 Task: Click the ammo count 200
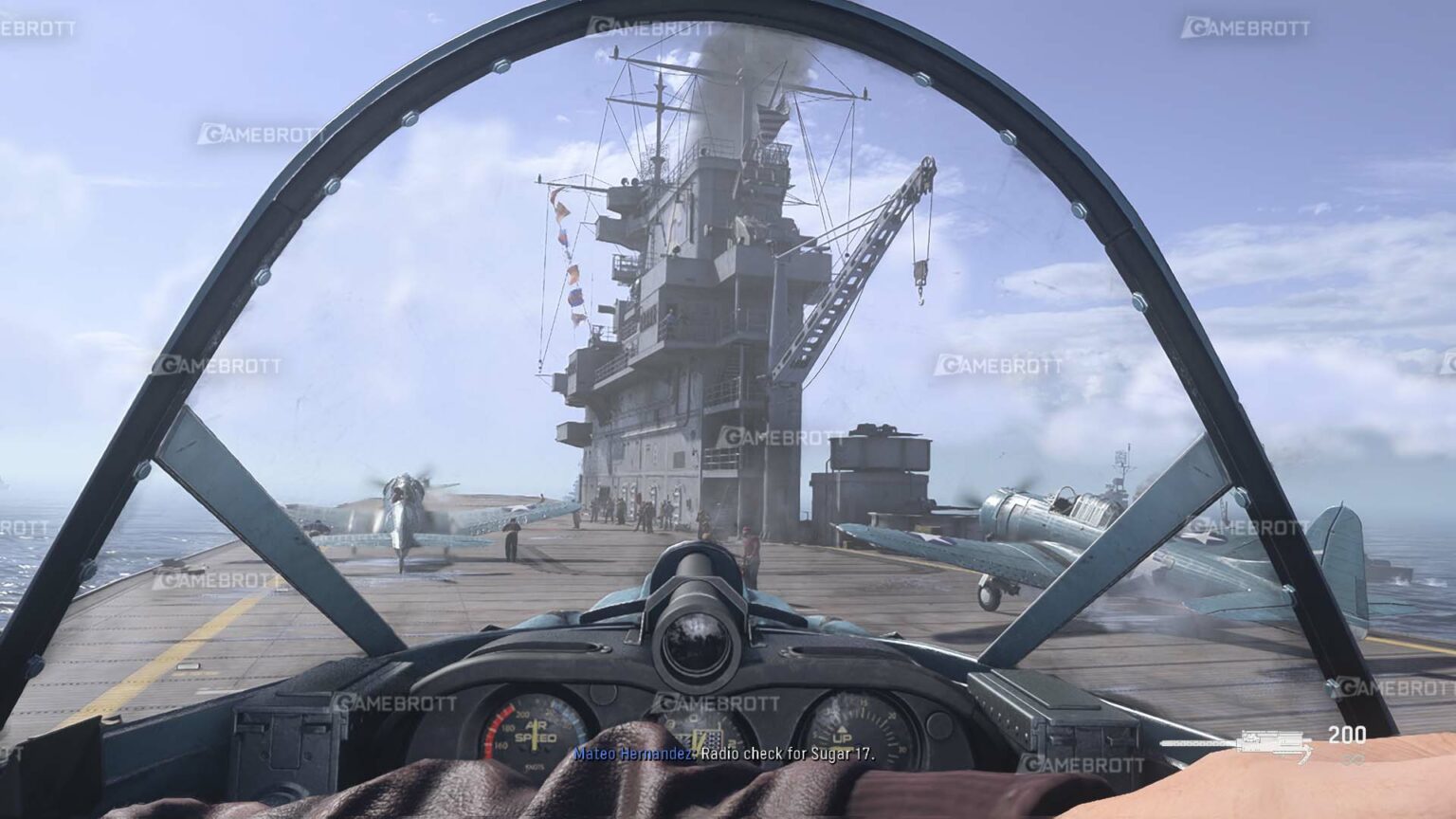[x=1347, y=734]
